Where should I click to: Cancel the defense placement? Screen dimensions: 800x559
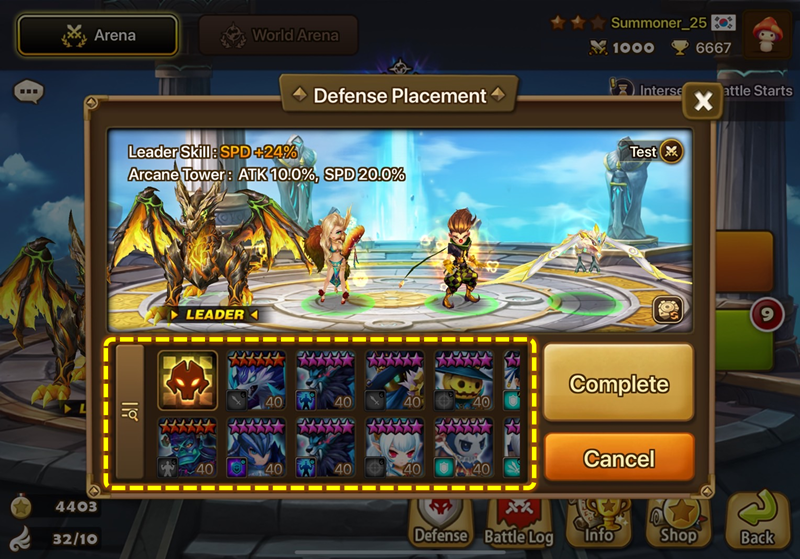click(x=618, y=459)
